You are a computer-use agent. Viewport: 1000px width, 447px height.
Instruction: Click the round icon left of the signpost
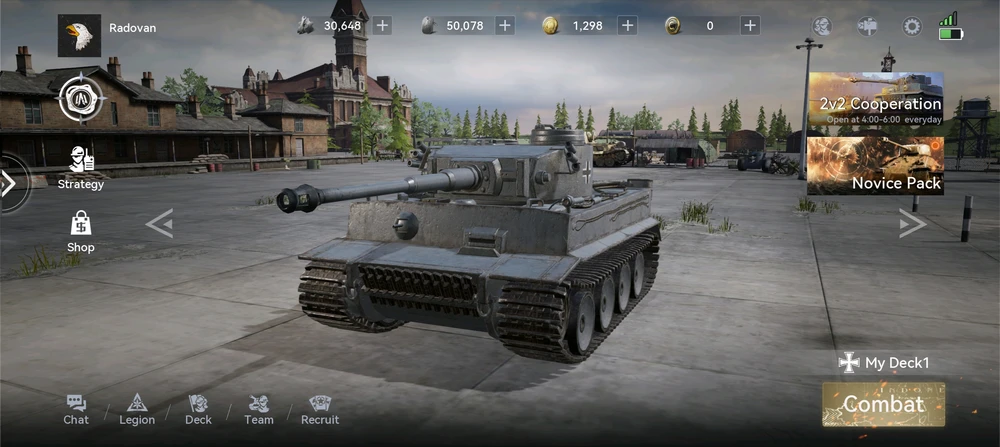822,27
